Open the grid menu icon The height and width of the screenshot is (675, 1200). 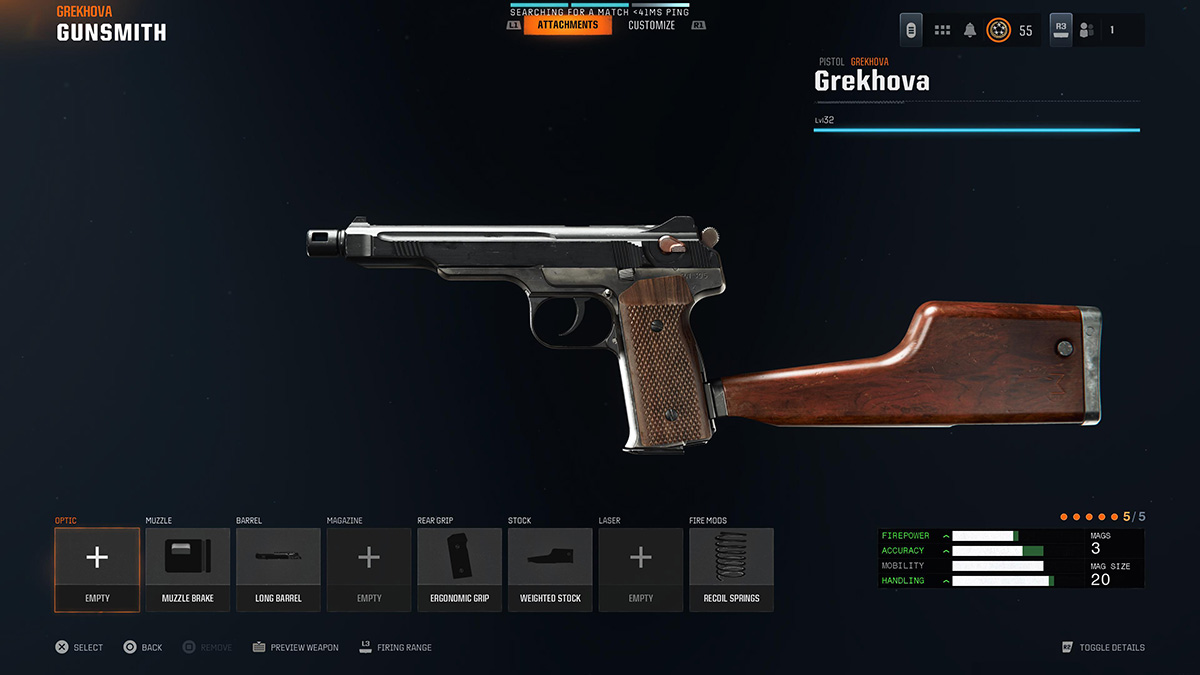pos(942,30)
